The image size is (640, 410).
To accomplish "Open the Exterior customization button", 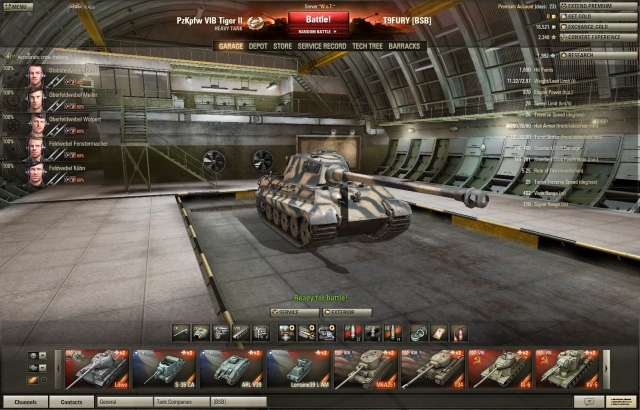I will [346, 313].
